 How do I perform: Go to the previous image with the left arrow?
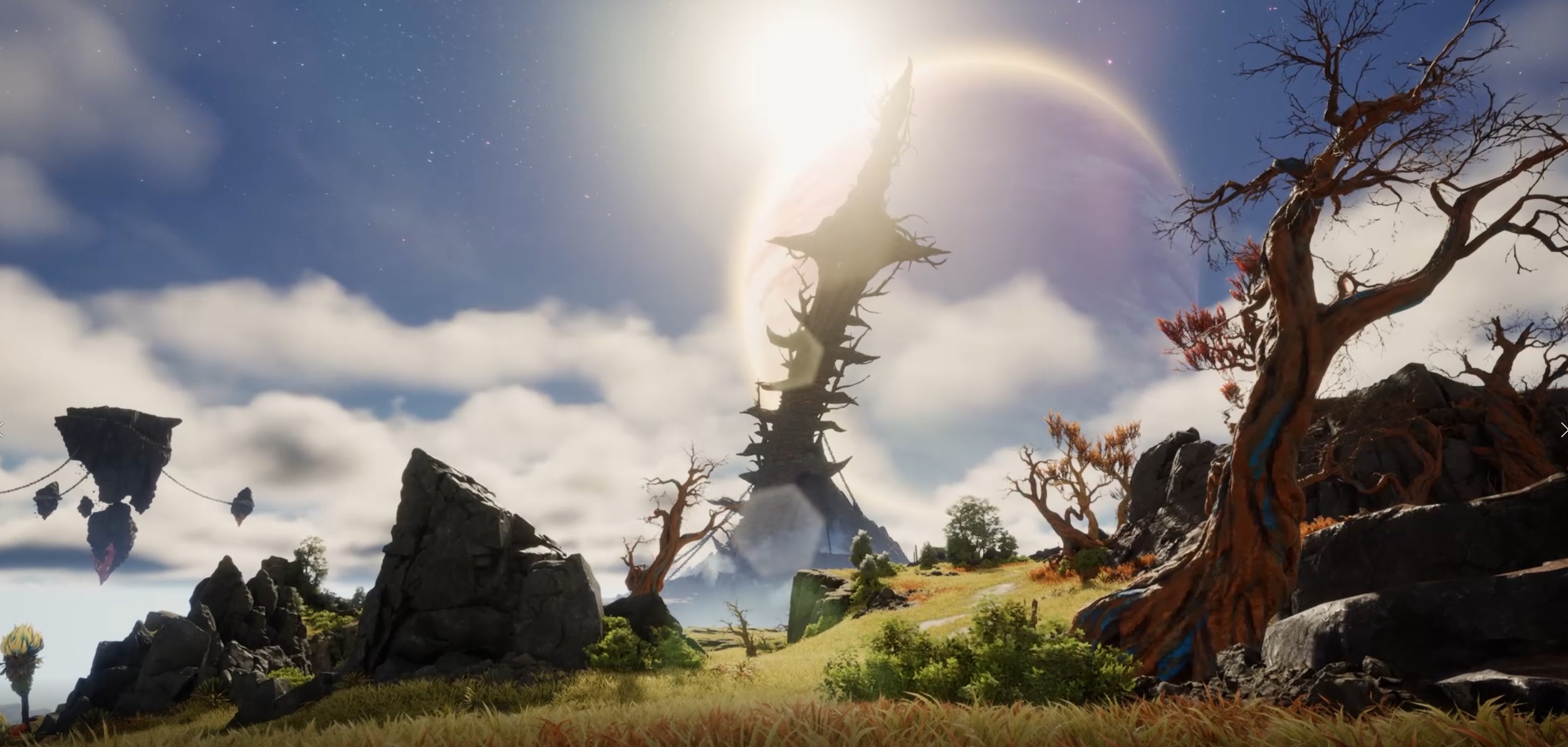(2, 430)
